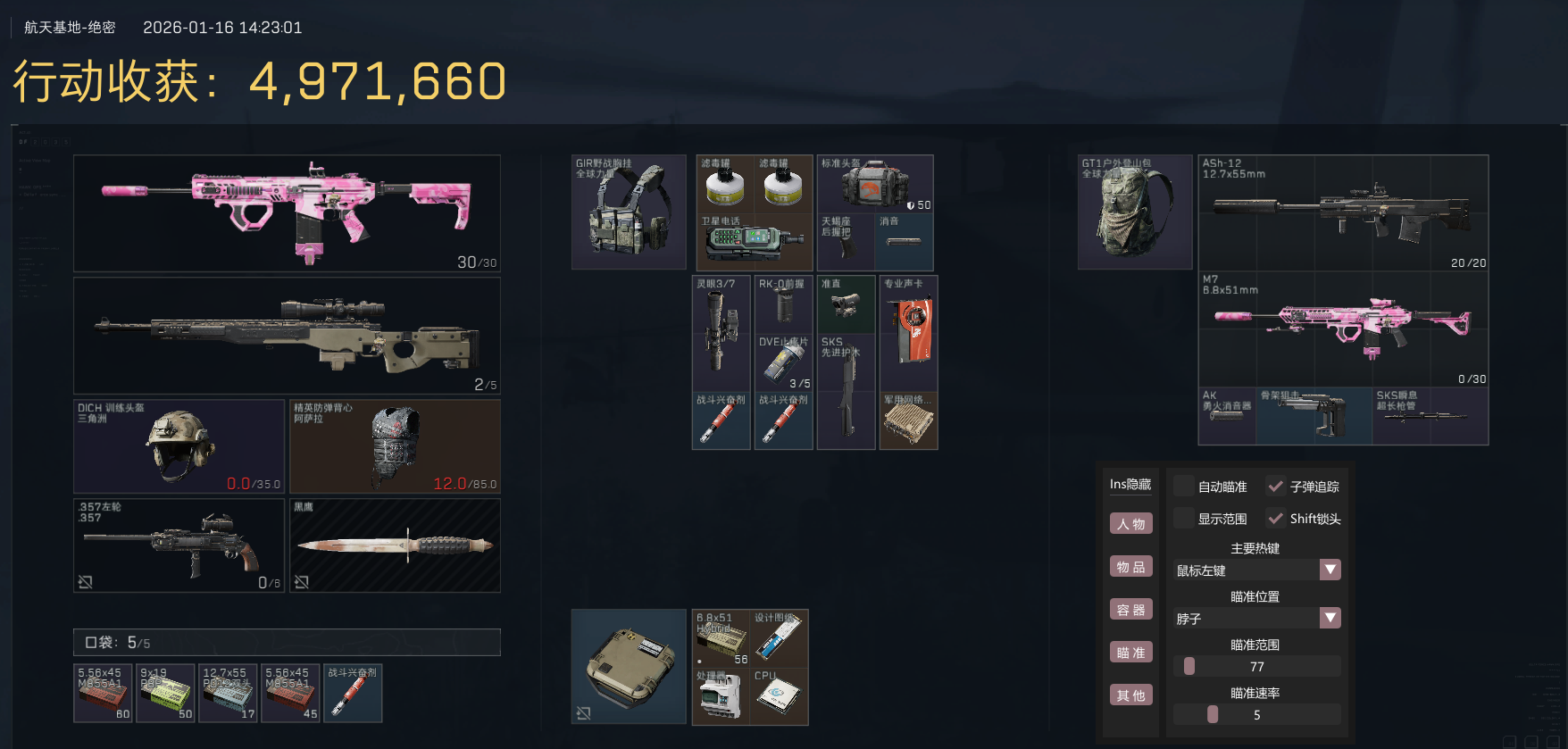The image size is (1568, 749).
Task: Open the 主要热键 hotkey dropdown
Action: click(x=1330, y=570)
